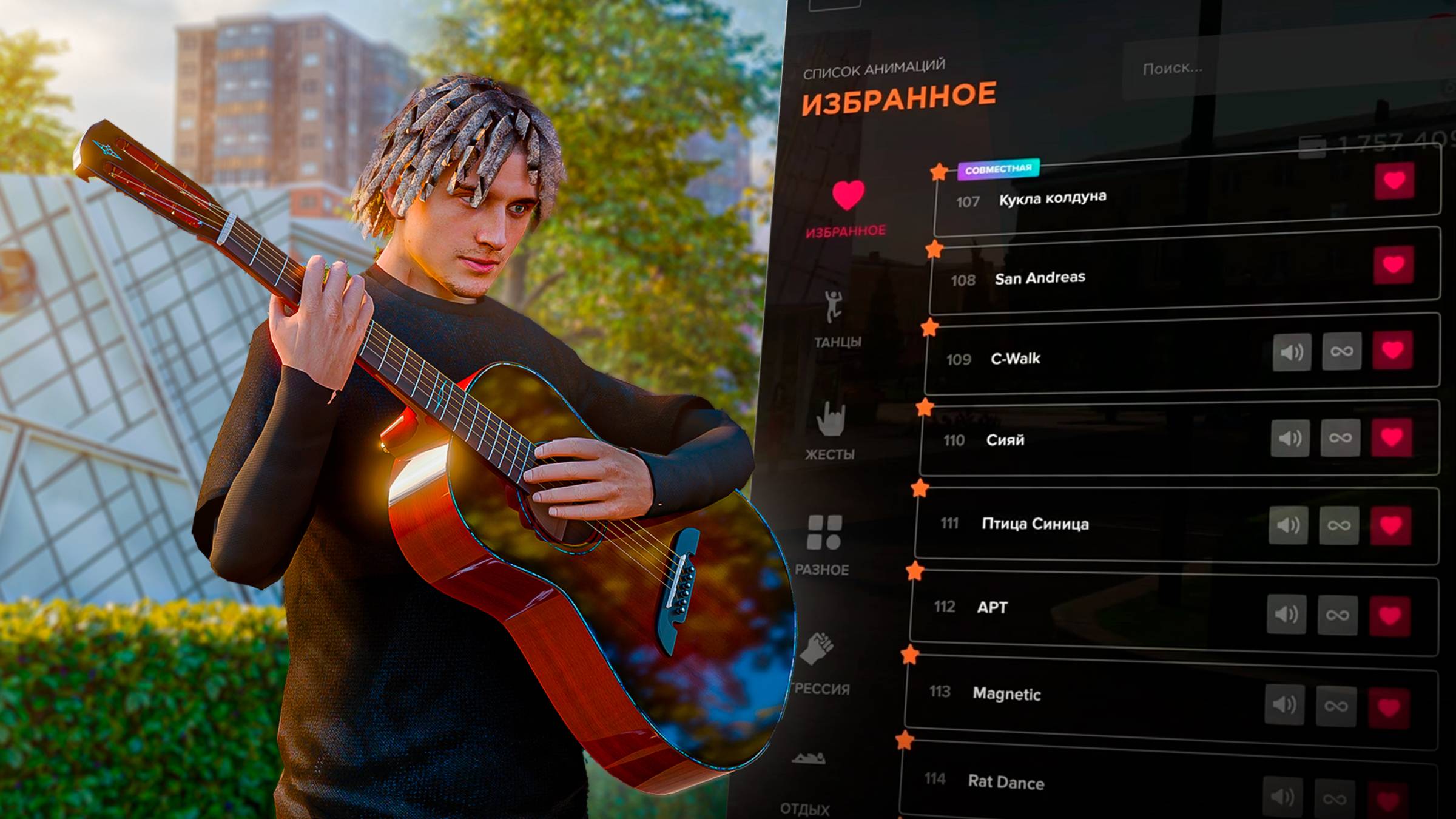1456x819 pixels.
Task: Unfavorite San Andreas with the heart button
Action: (1394, 265)
